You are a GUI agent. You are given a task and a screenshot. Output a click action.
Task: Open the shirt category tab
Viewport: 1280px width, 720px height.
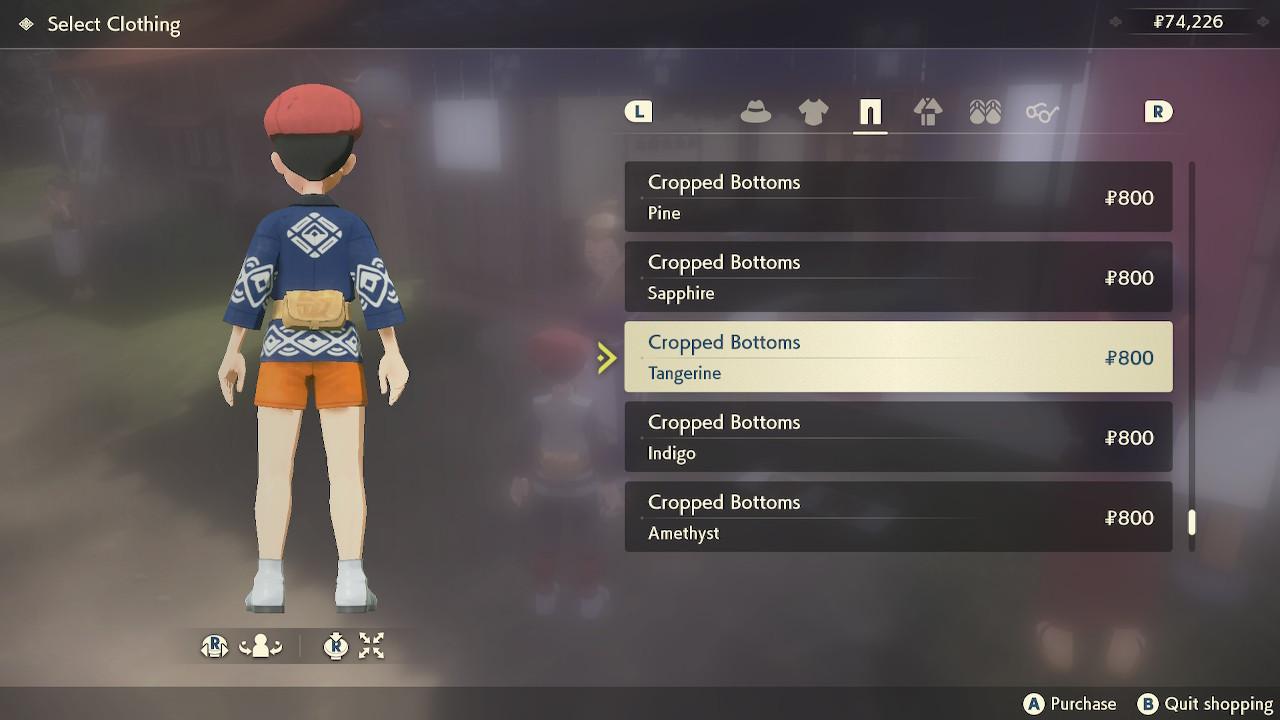[x=813, y=112]
